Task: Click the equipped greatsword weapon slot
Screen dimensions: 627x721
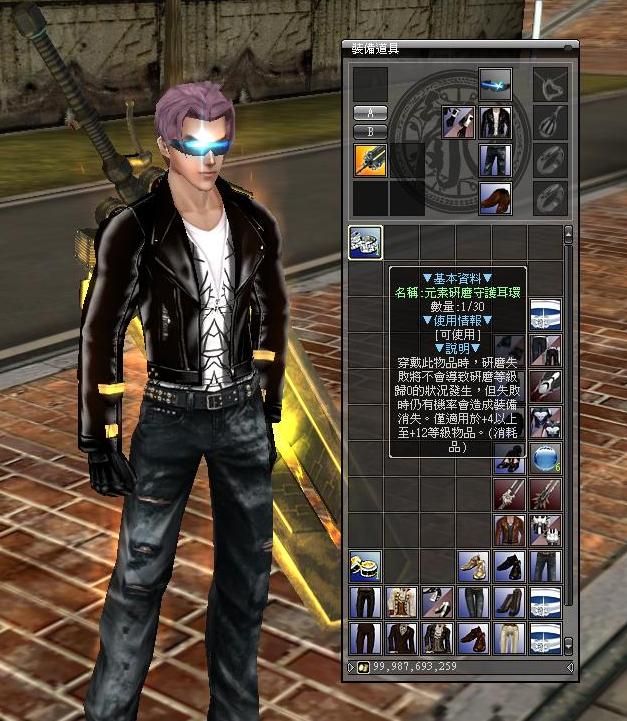Action: tap(370, 160)
